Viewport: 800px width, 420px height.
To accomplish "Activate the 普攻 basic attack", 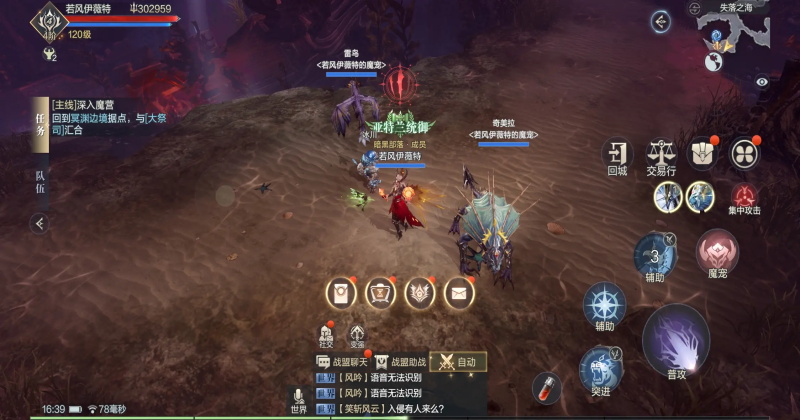I will (x=676, y=340).
